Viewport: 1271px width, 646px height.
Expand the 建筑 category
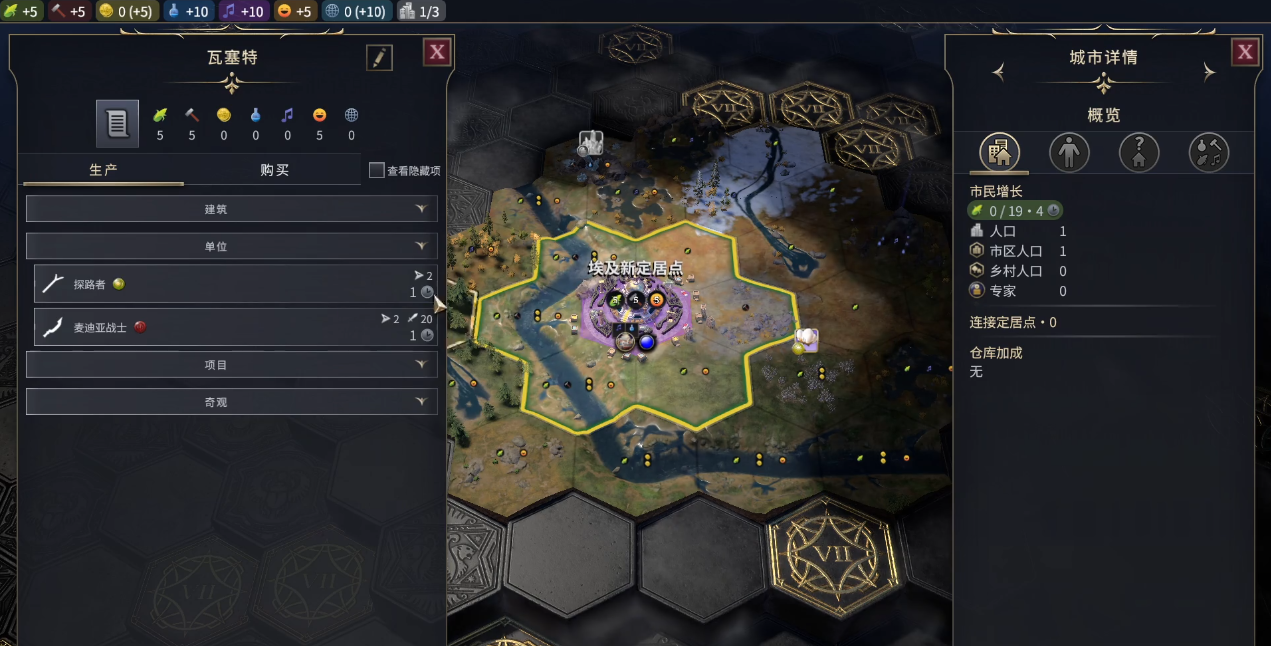(x=231, y=209)
